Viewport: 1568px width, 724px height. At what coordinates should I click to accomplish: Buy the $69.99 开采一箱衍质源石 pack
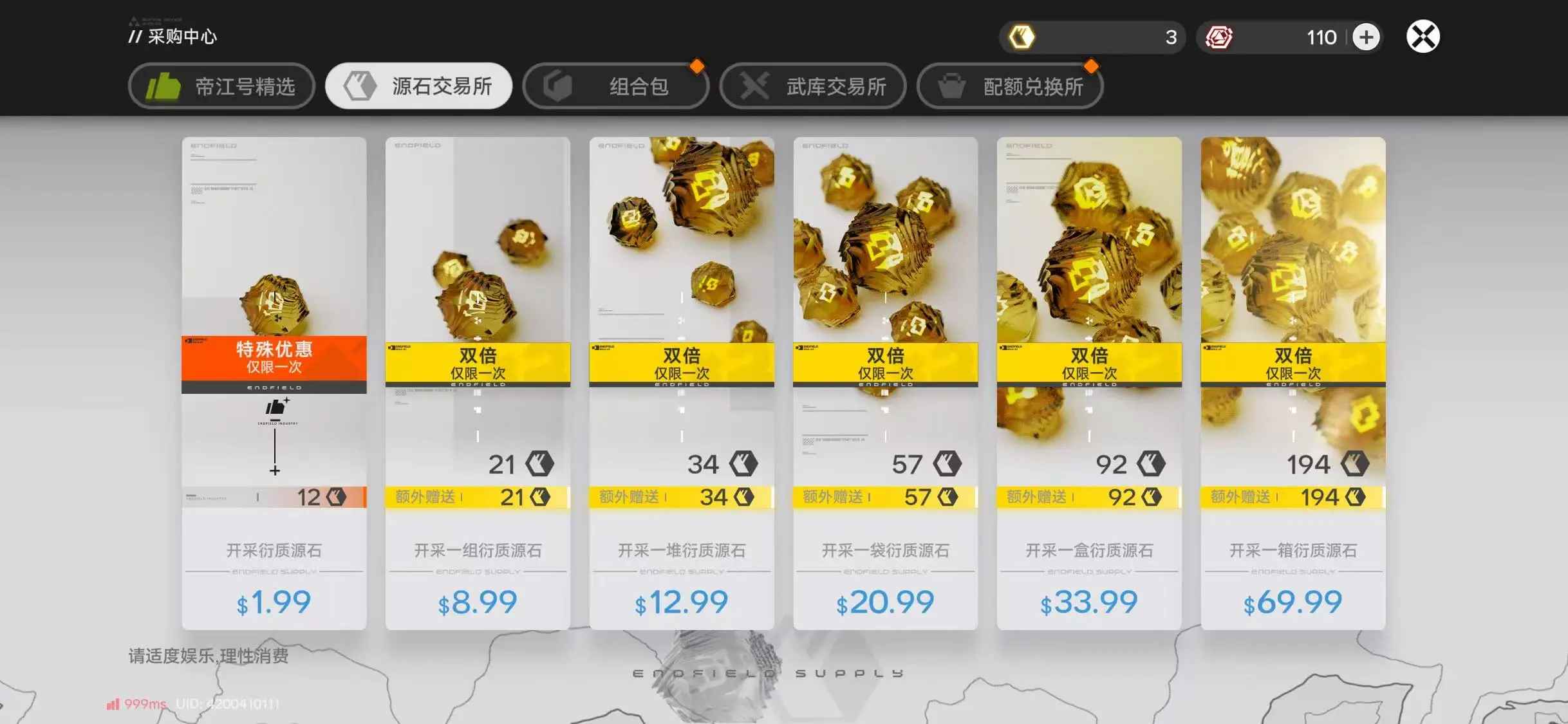pyautogui.click(x=1291, y=602)
